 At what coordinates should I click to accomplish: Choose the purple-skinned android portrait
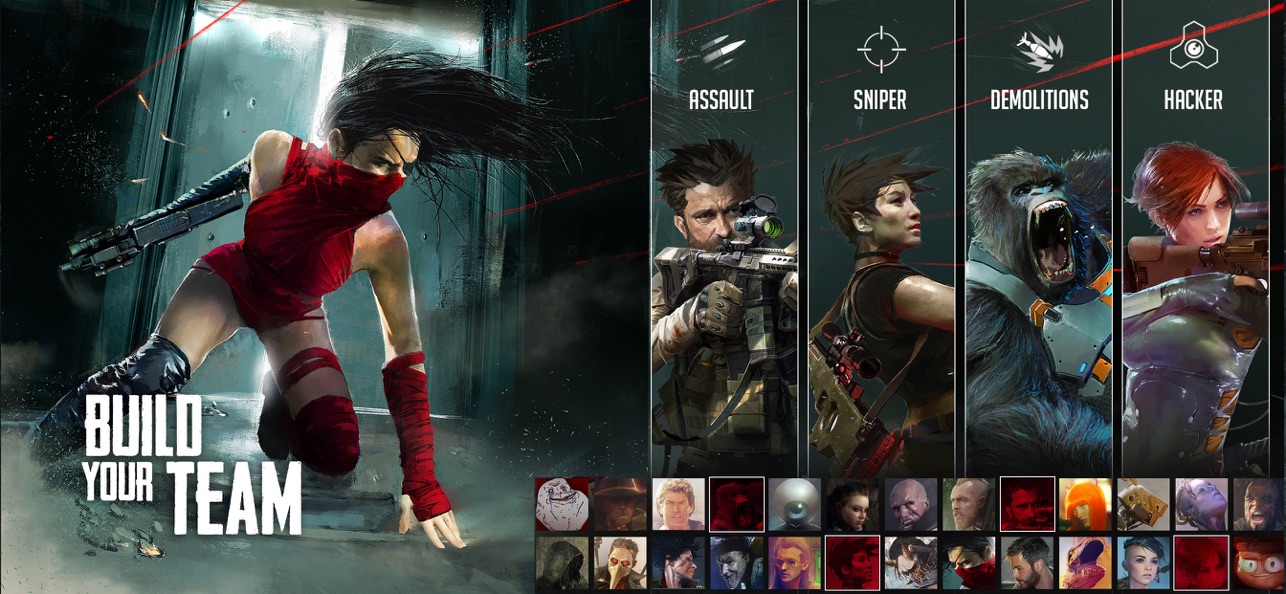point(1201,504)
